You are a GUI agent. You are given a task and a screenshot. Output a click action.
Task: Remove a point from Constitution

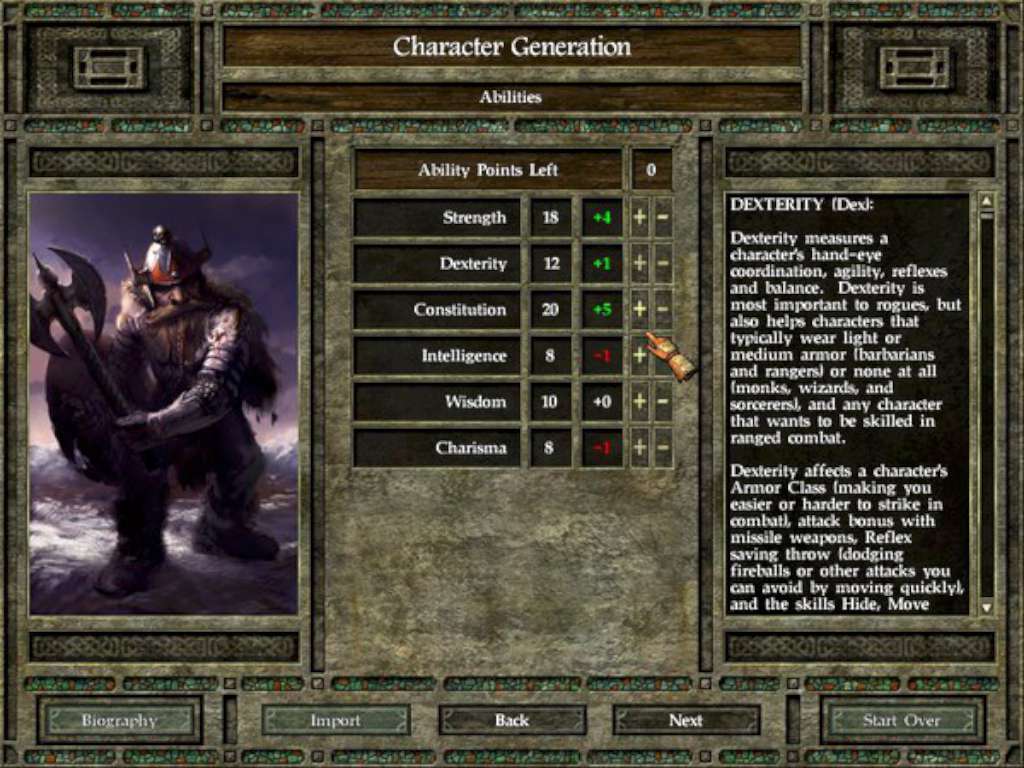coord(662,310)
